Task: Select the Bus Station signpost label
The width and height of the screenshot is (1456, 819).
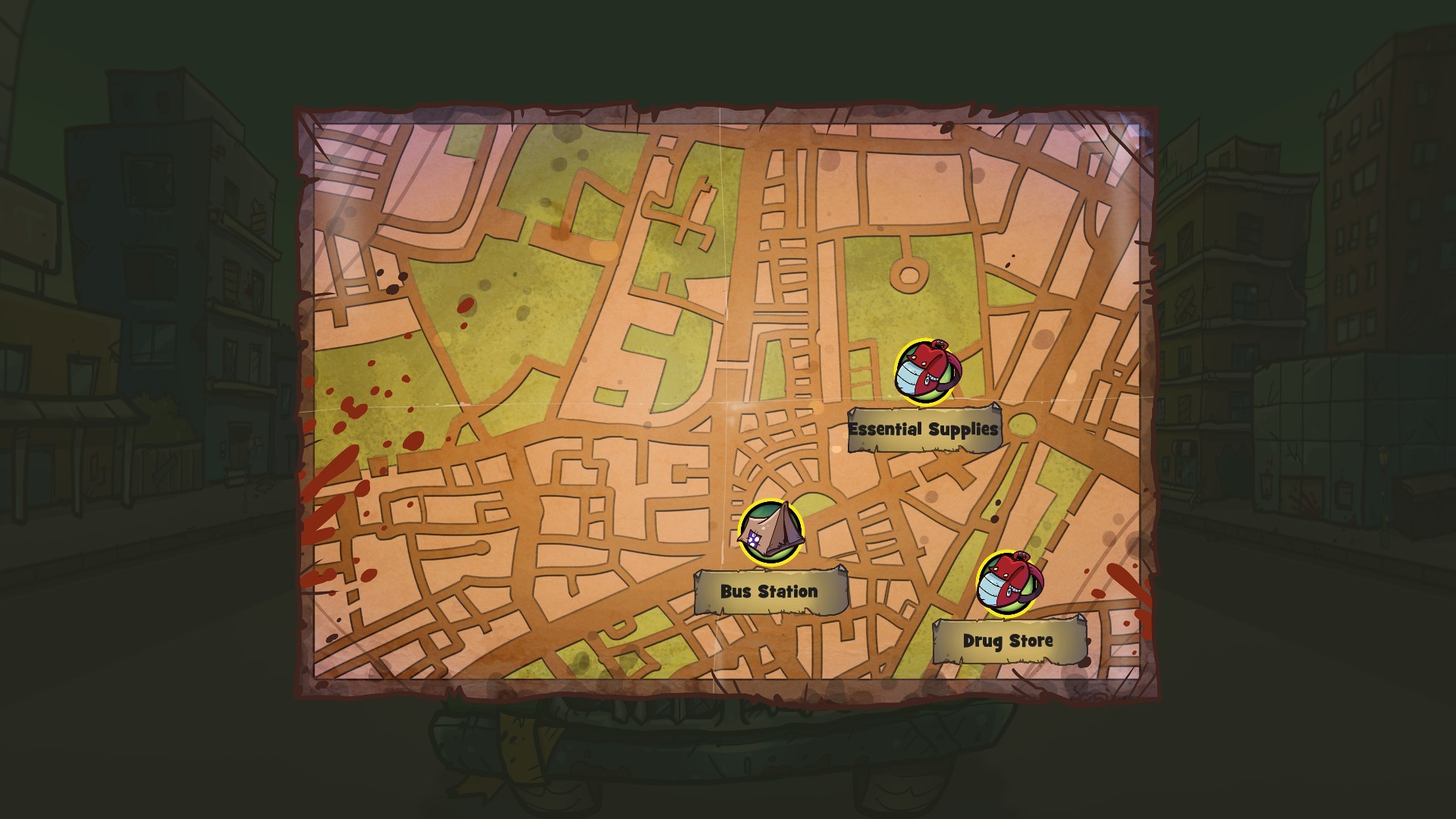Action: (x=770, y=591)
